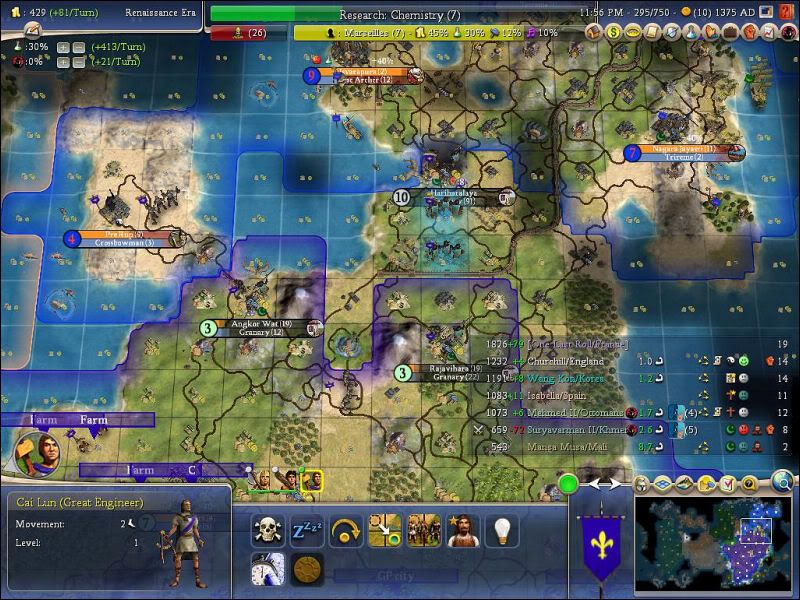
Task: Put Cai Lun to sleep
Action: [306, 530]
